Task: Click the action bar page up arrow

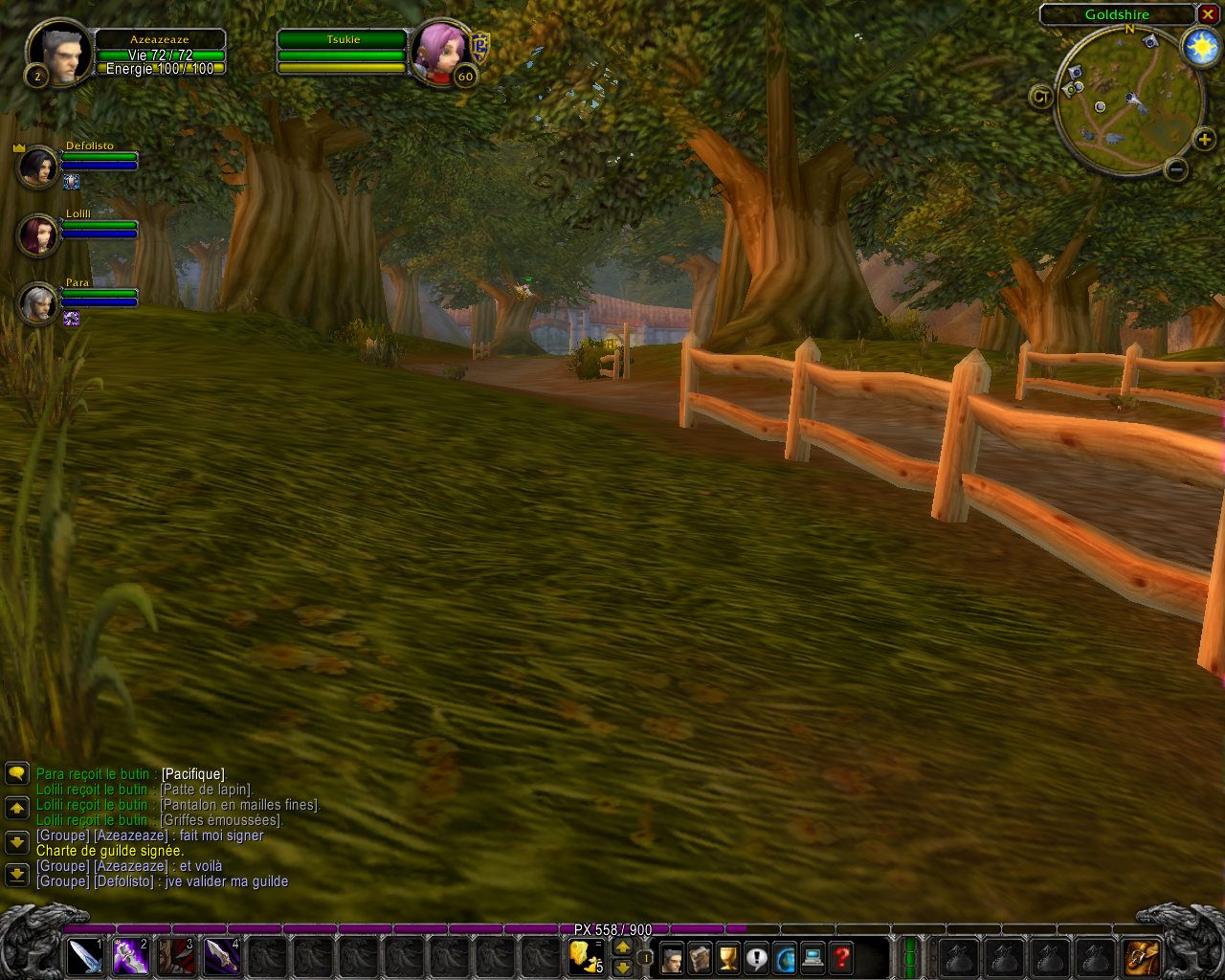Action: tap(622, 947)
